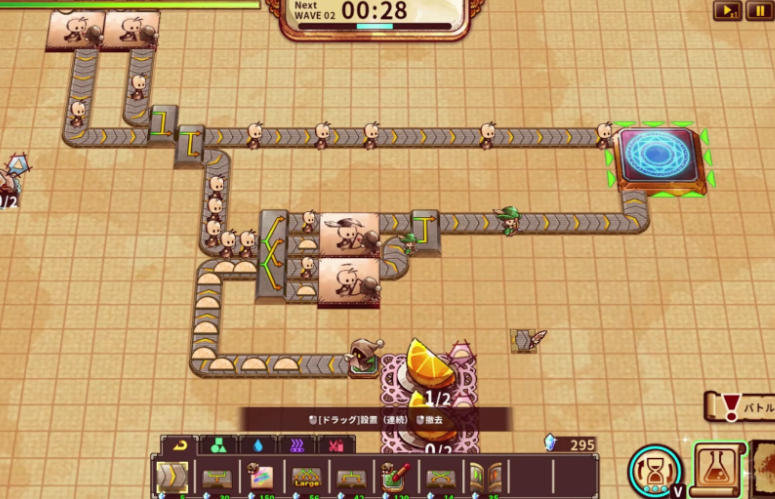The height and width of the screenshot is (499, 775).
Task: Switch to the pink tab
Action: click(338, 445)
